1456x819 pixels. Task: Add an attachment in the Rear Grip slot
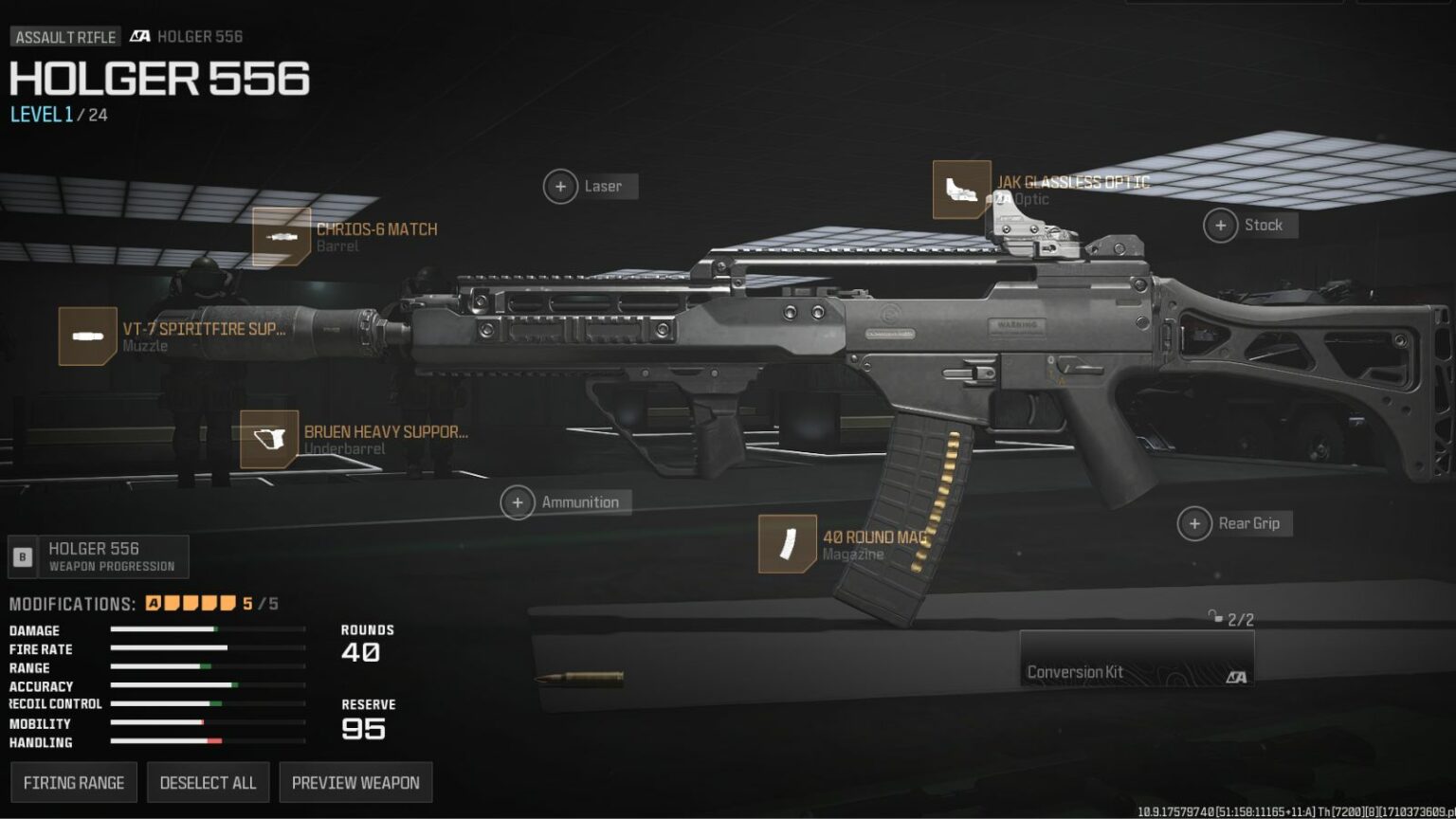click(x=1194, y=522)
